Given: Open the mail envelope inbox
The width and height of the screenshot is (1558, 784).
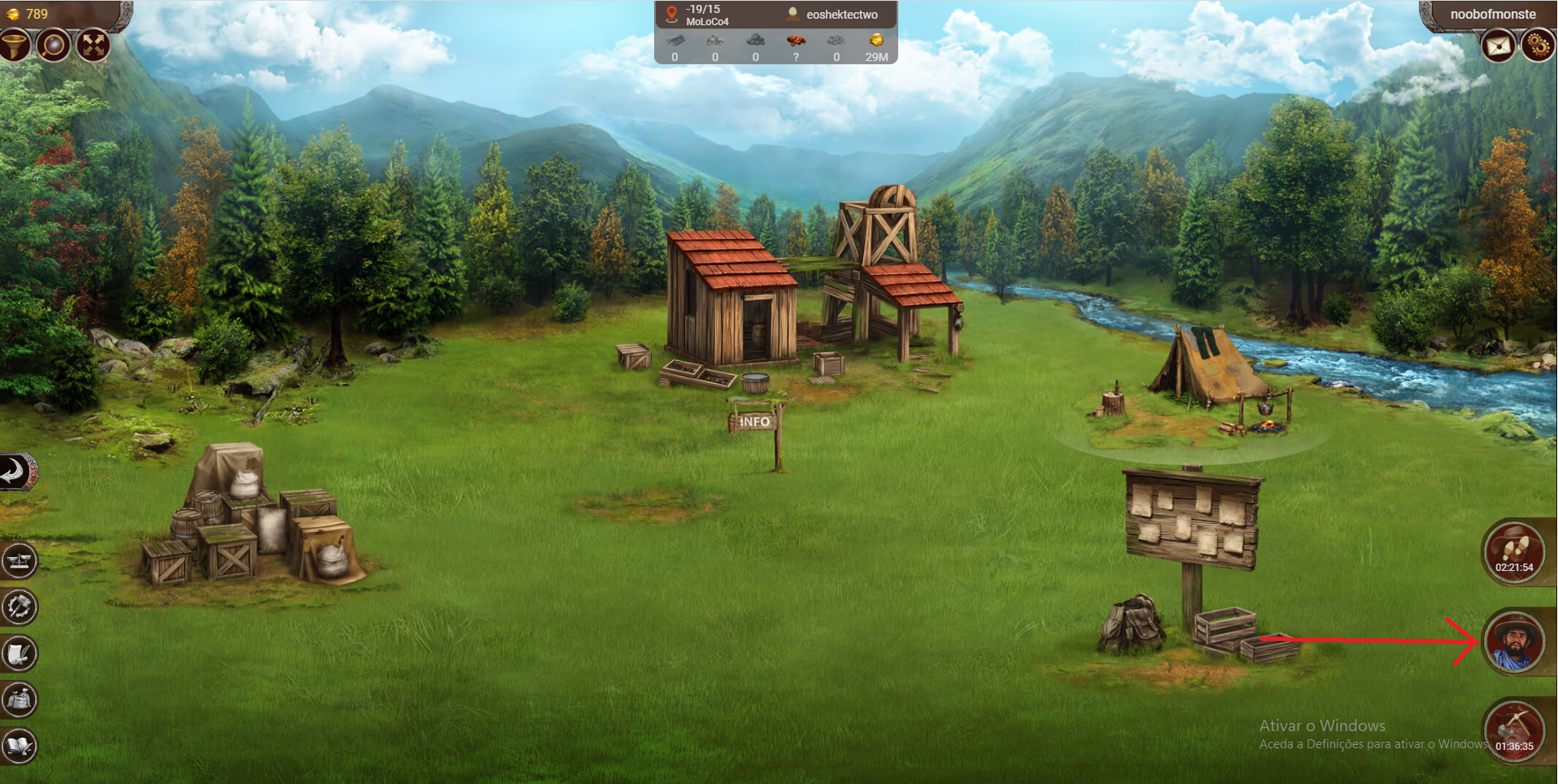Looking at the screenshot, I should 1498,46.
